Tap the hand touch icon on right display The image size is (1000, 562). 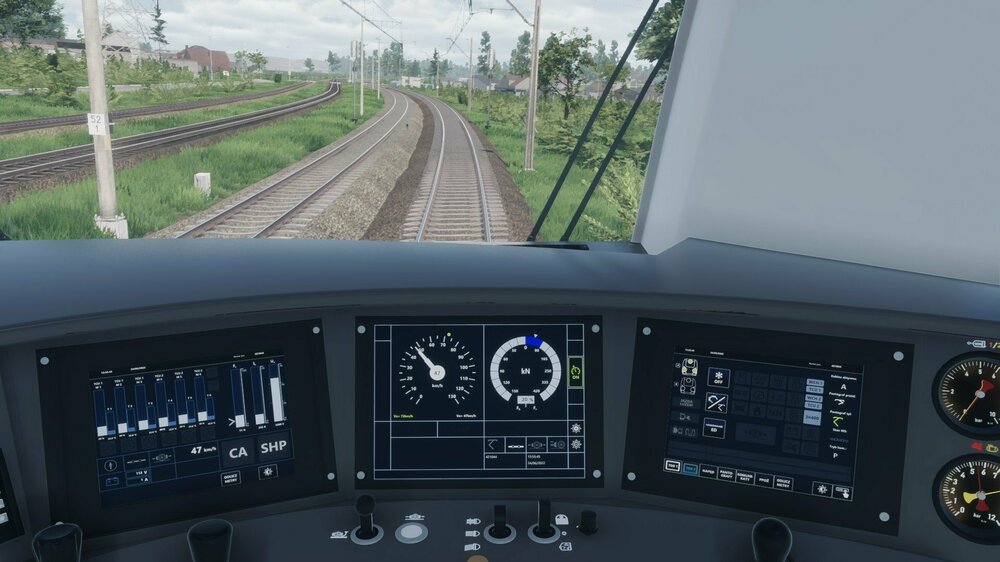click(842, 491)
